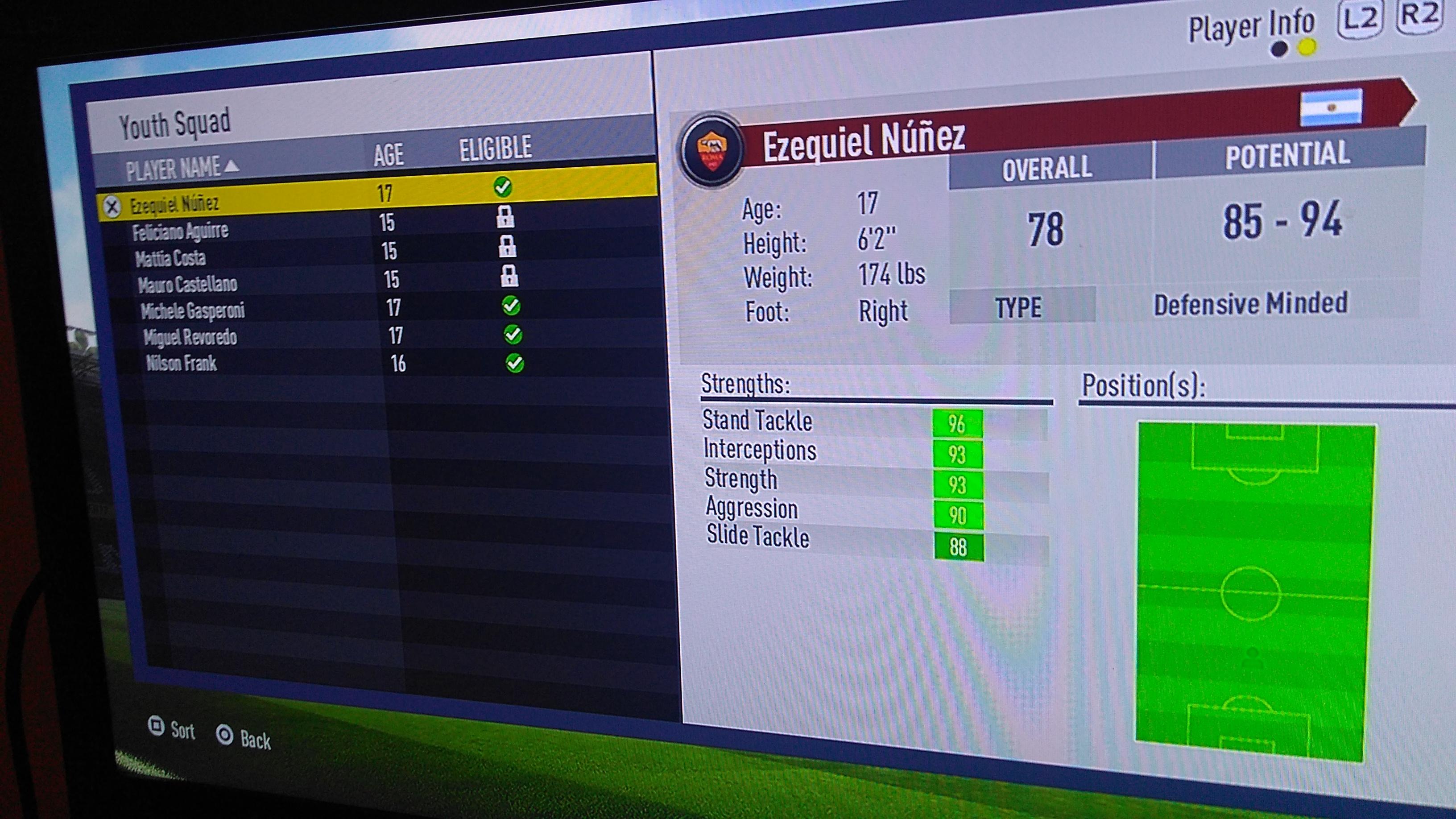Click the Sort option at the bottom
The image size is (1456, 819).
point(172,729)
